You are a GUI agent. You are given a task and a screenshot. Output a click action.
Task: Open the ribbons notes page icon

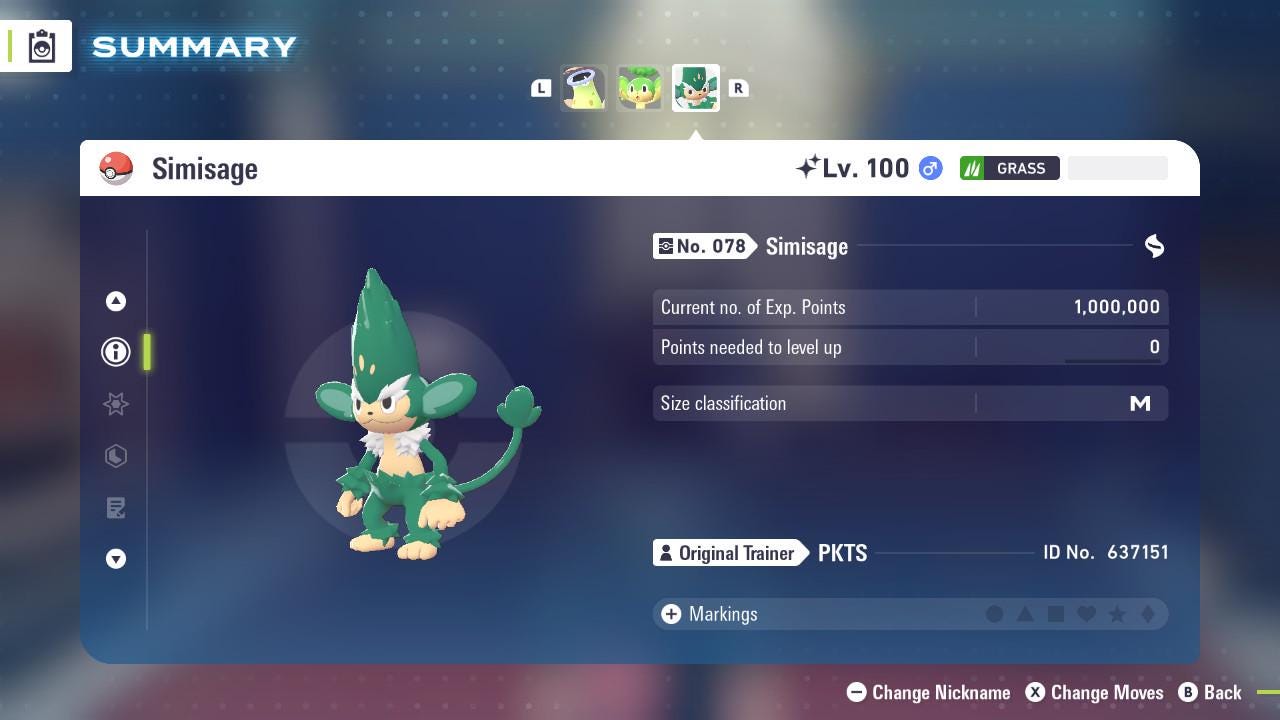tap(116, 508)
